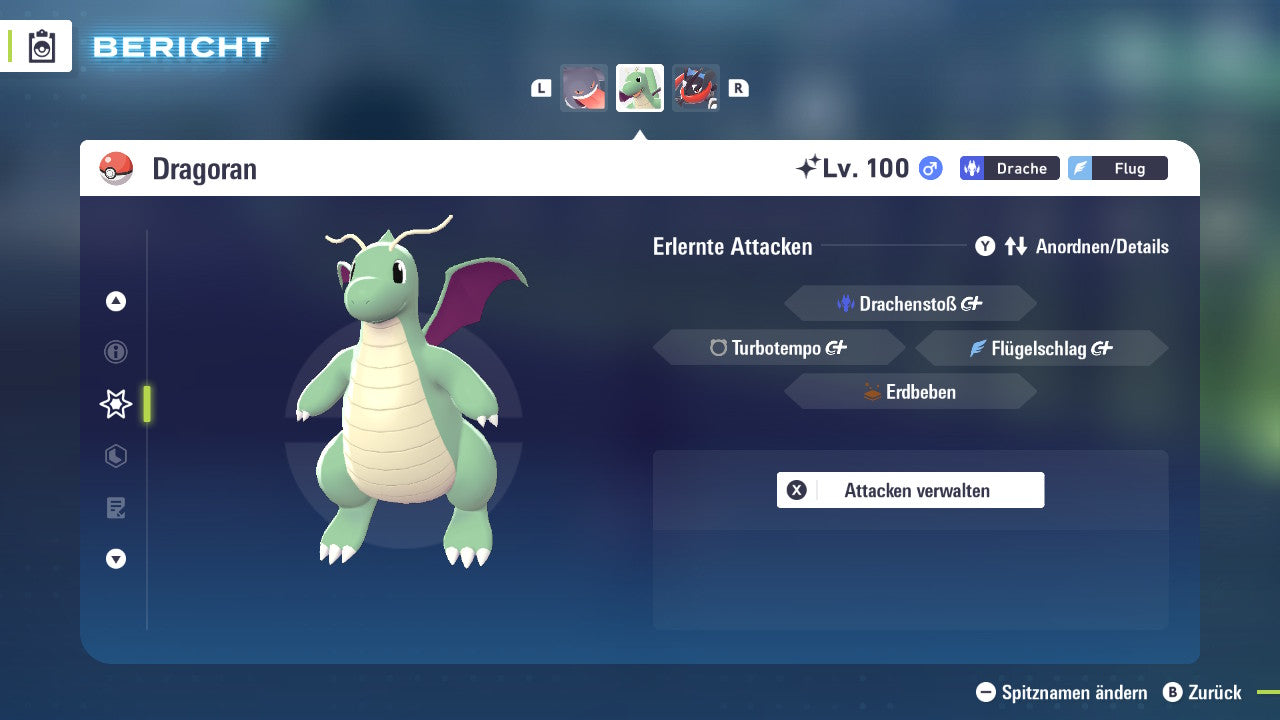Select the Flug type badge
The height and width of the screenshot is (720, 1280).
[x=1118, y=168]
